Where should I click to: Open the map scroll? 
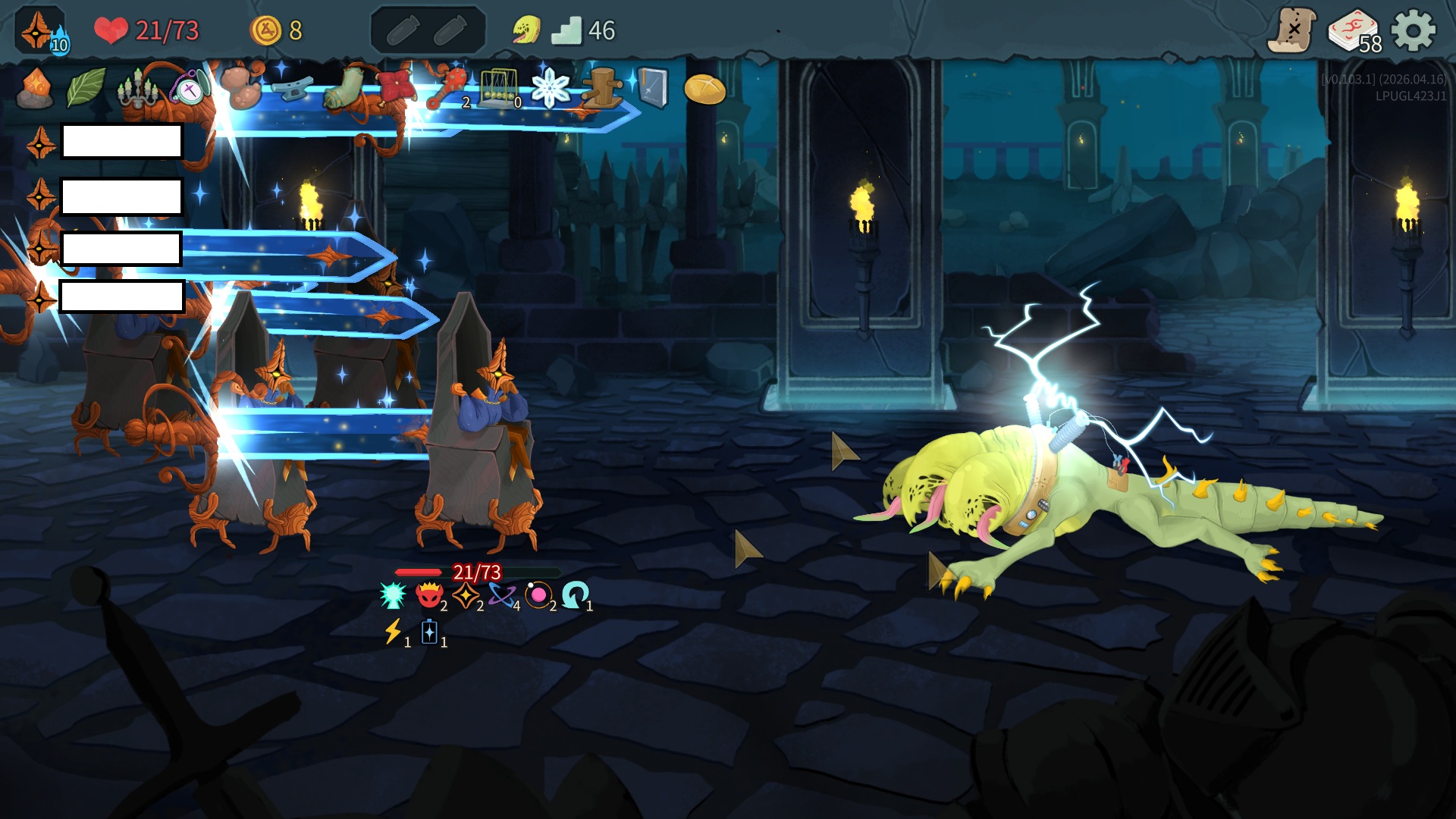[x=1292, y=30]
